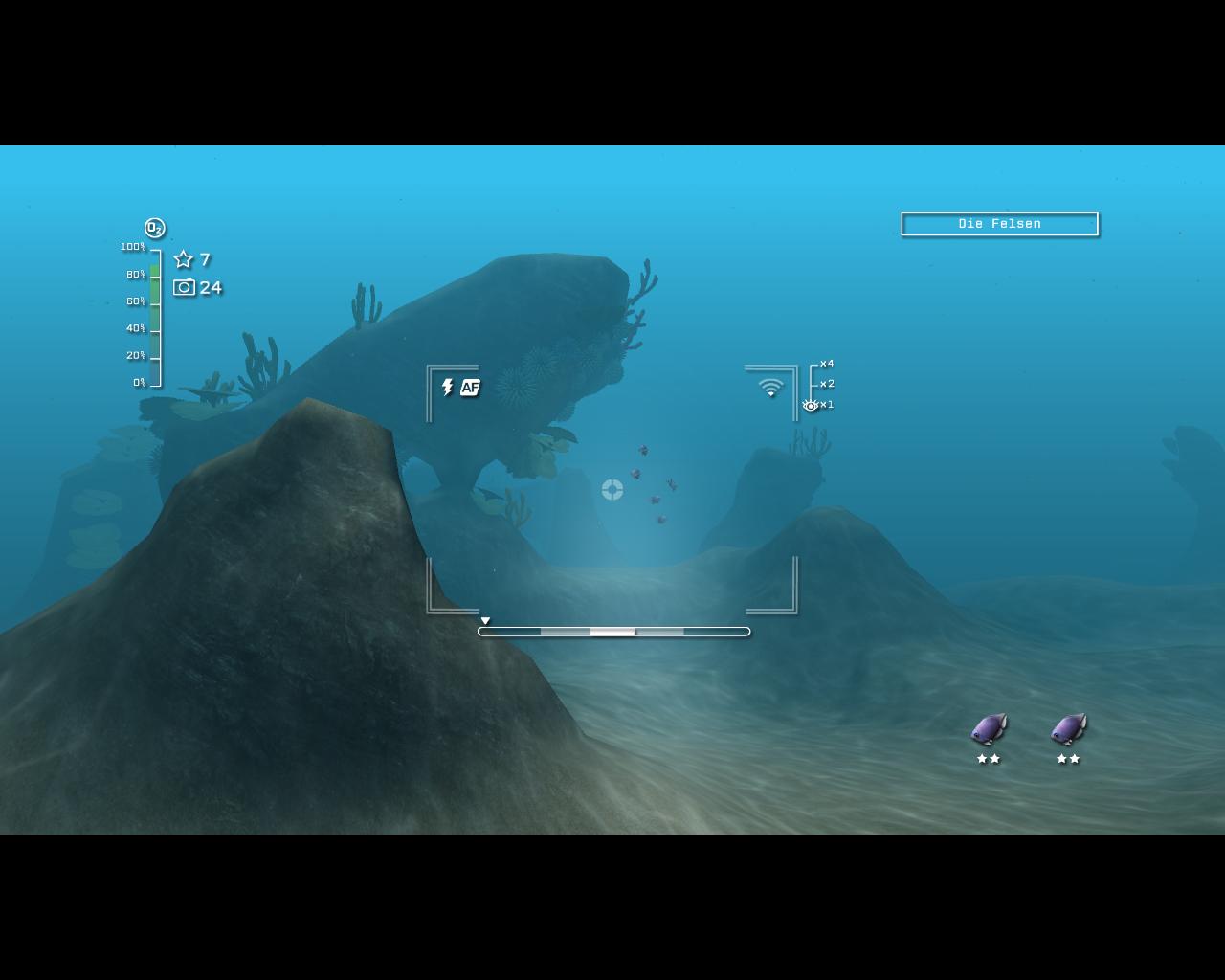This screenshot has width=1225, height=980.
Task: Select the right purple fish
Action: [1066, 730]
